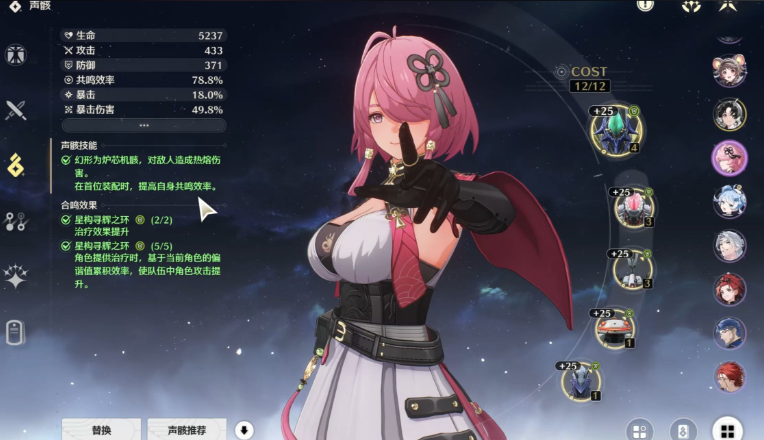Open 声骸推荐 echo recommendations
764x440 pixels.
187,429
